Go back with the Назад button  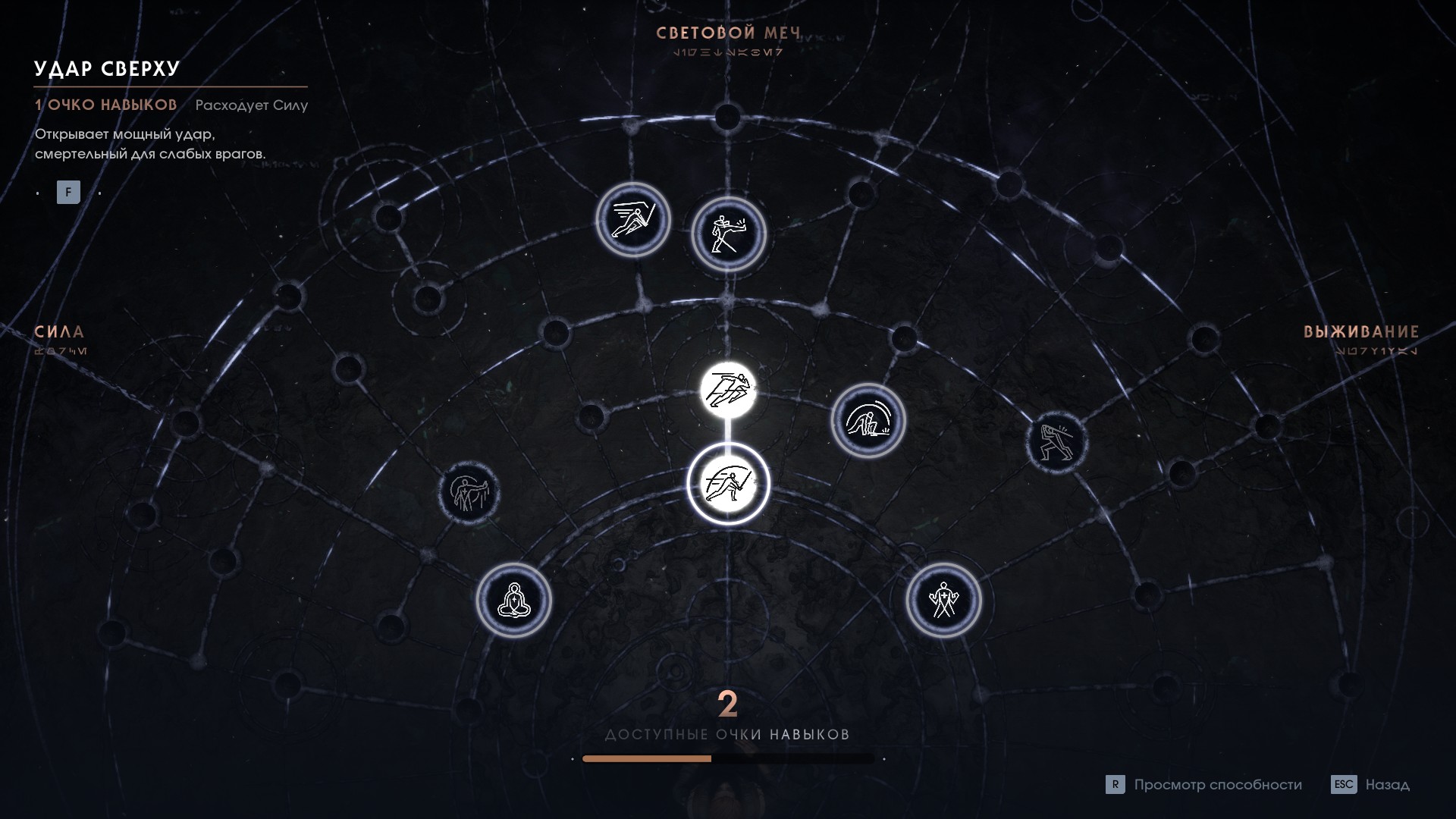[1371, 785]
